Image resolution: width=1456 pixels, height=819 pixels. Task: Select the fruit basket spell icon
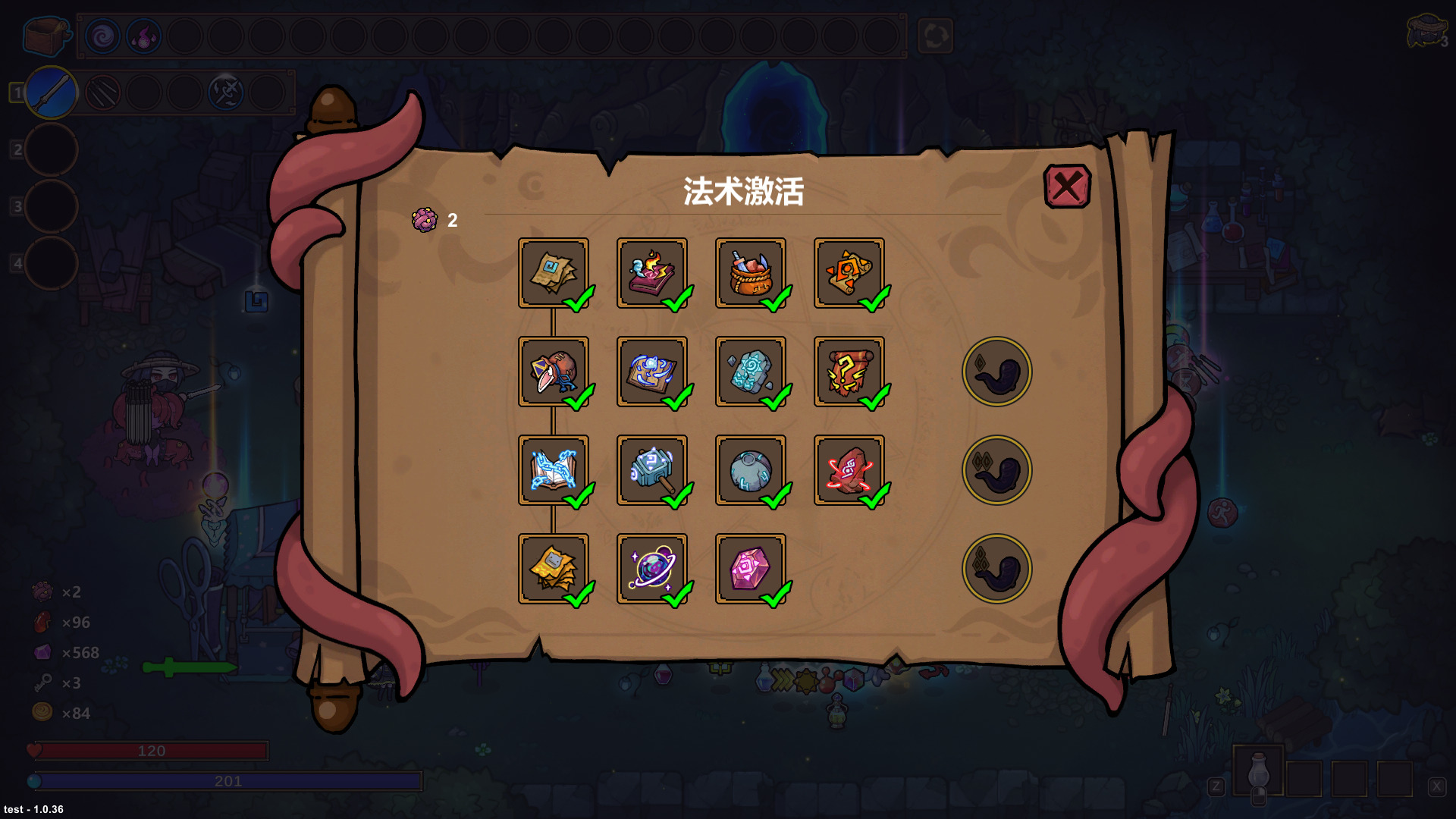click(752, 275)
